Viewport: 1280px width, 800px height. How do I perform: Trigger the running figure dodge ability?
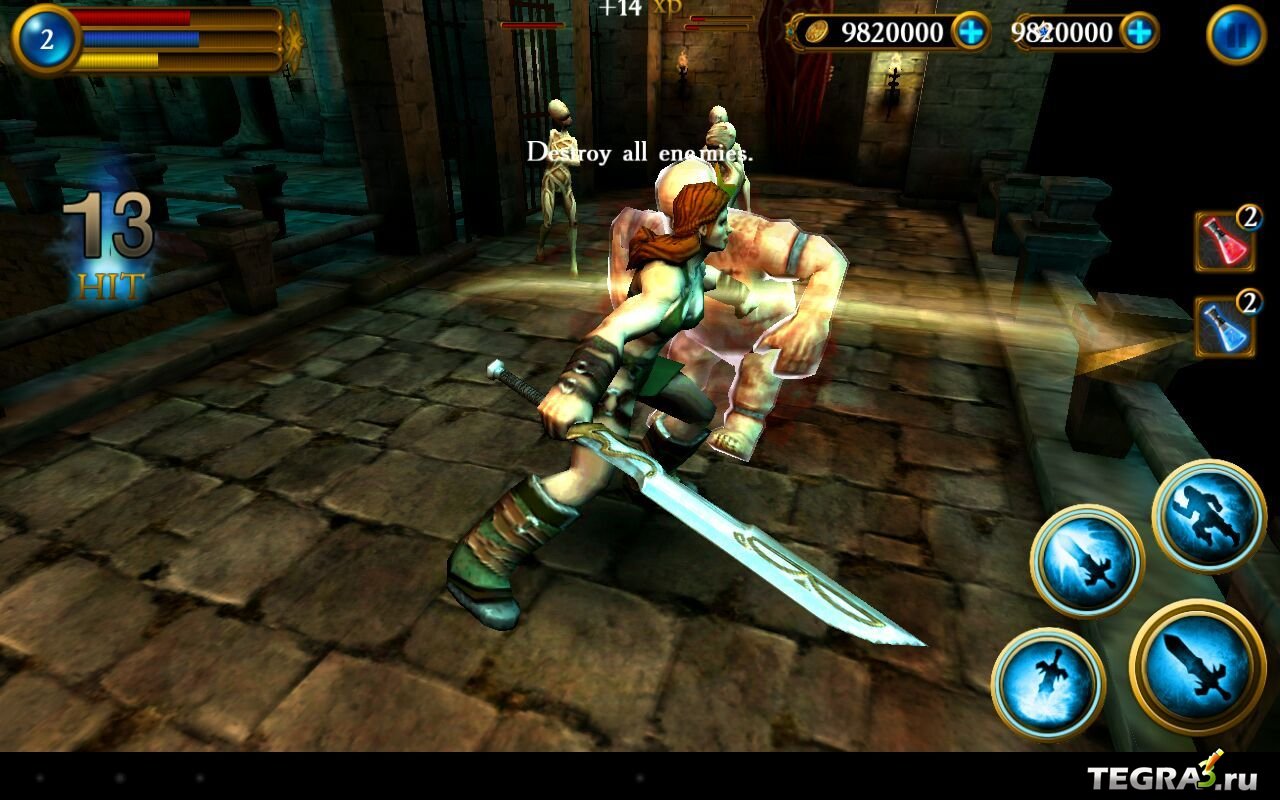coord(1209,516)
